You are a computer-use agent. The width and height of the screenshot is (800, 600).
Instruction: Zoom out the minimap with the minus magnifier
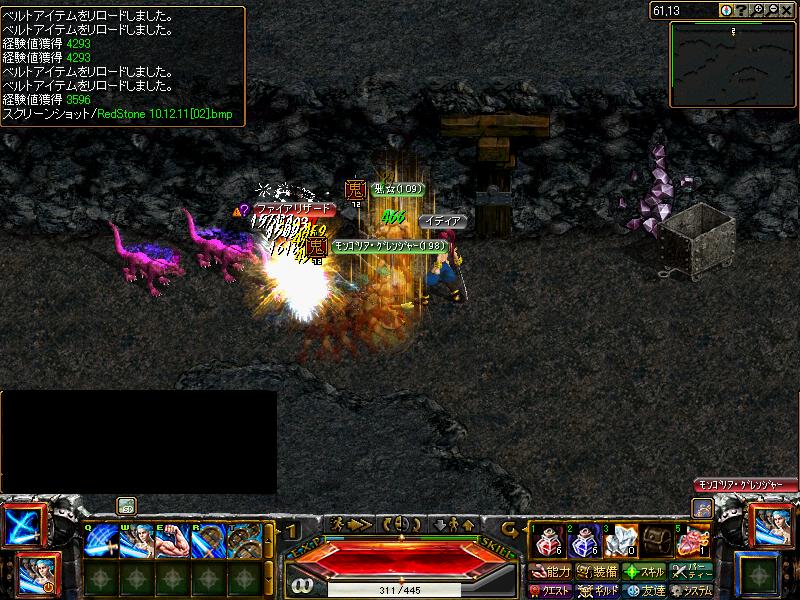coord(772,10)
